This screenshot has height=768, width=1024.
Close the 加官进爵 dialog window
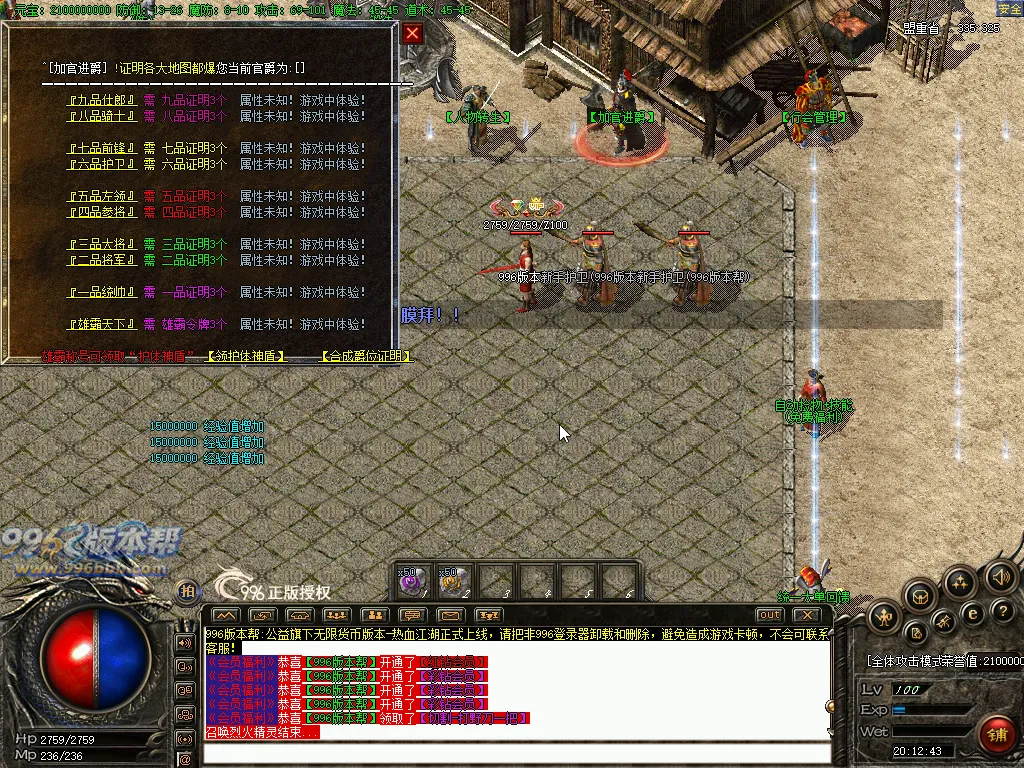coord(413,33)
